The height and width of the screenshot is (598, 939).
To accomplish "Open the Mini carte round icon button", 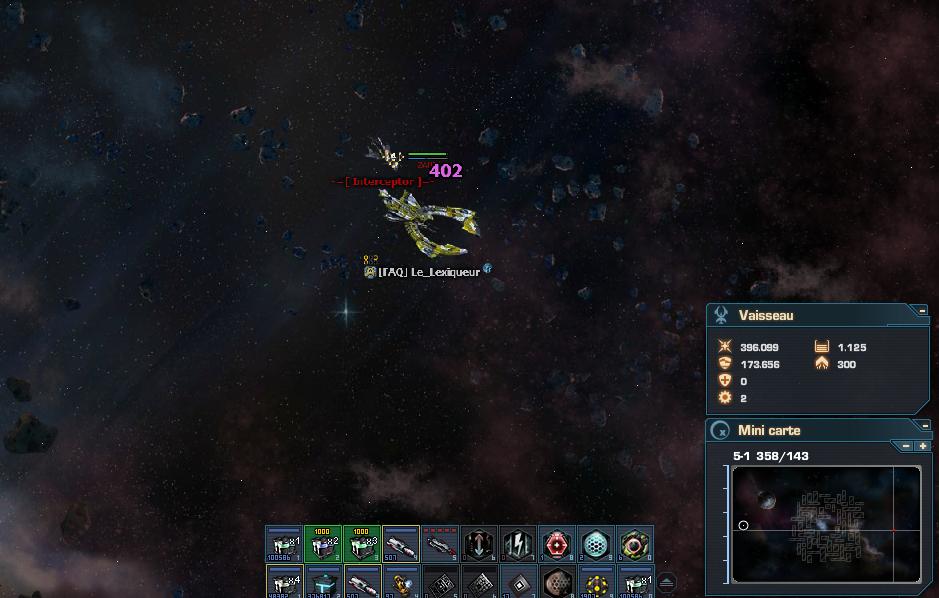I will coord(719,431).
